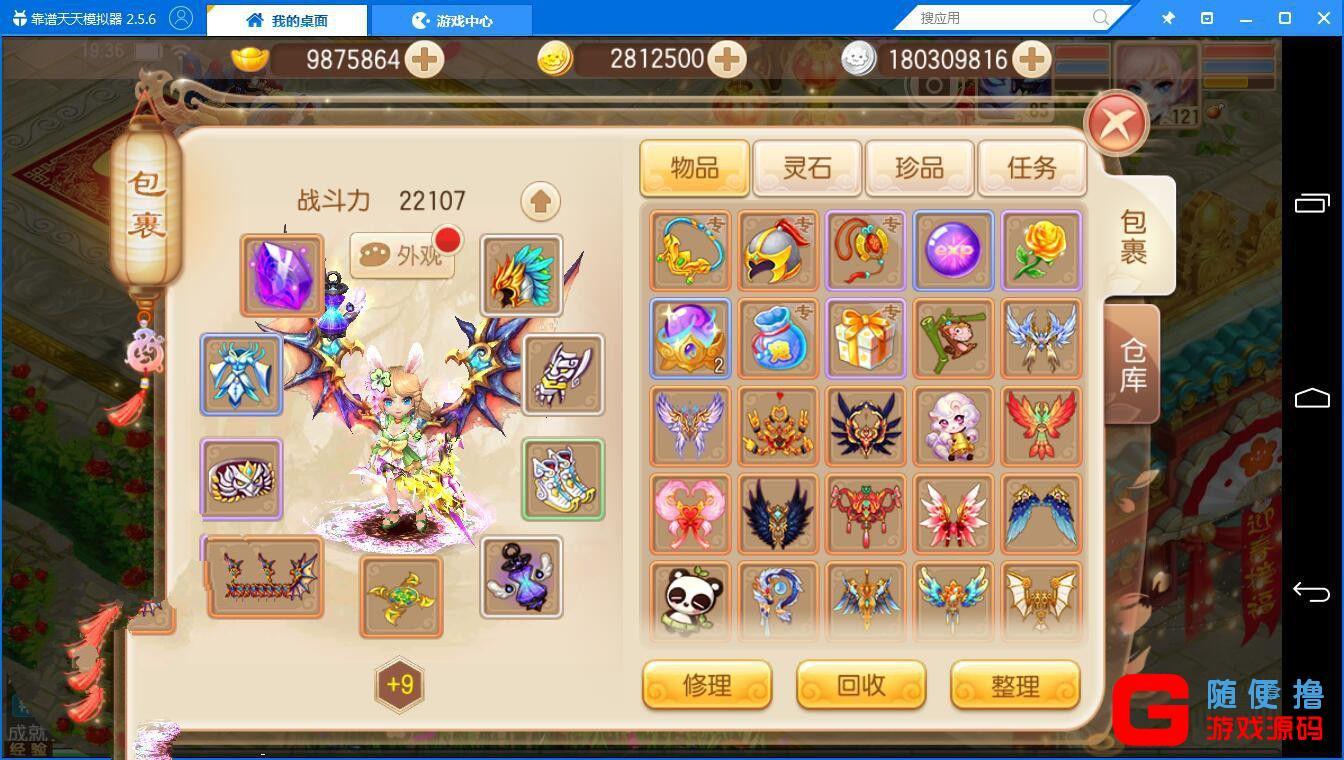
Task: Add gold ingots with the plus button
Action: [x=425, y=60]
